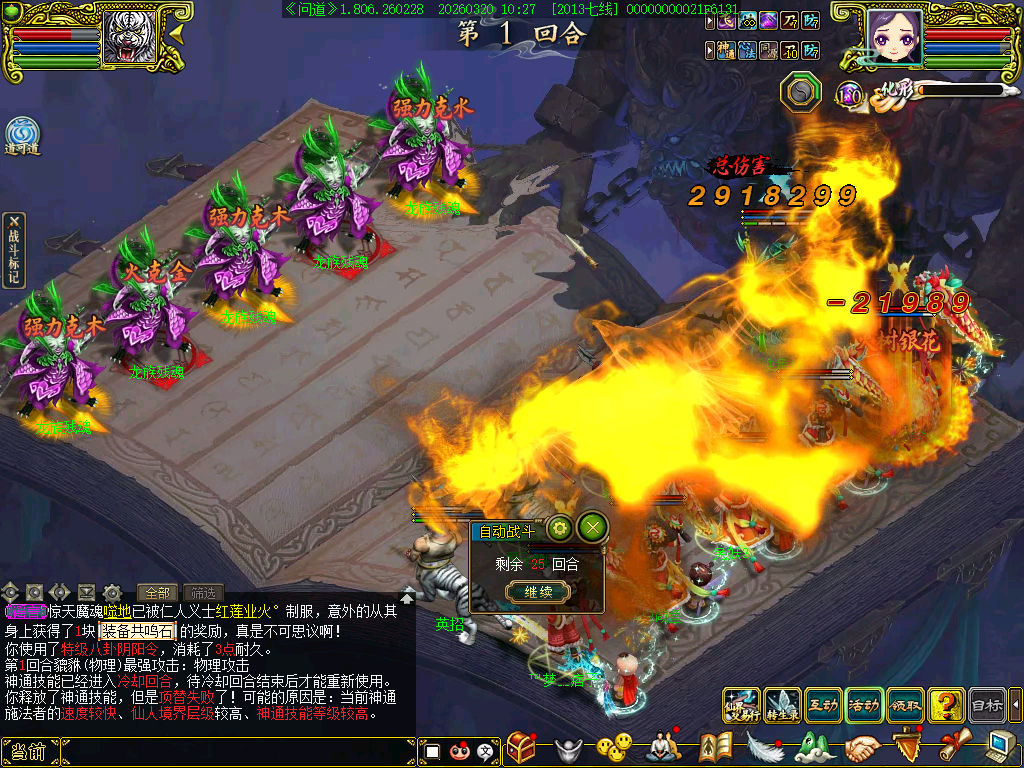Switch chat to the 全部 tab
The width and height of the screenshot is (1024, 768).
156,592
